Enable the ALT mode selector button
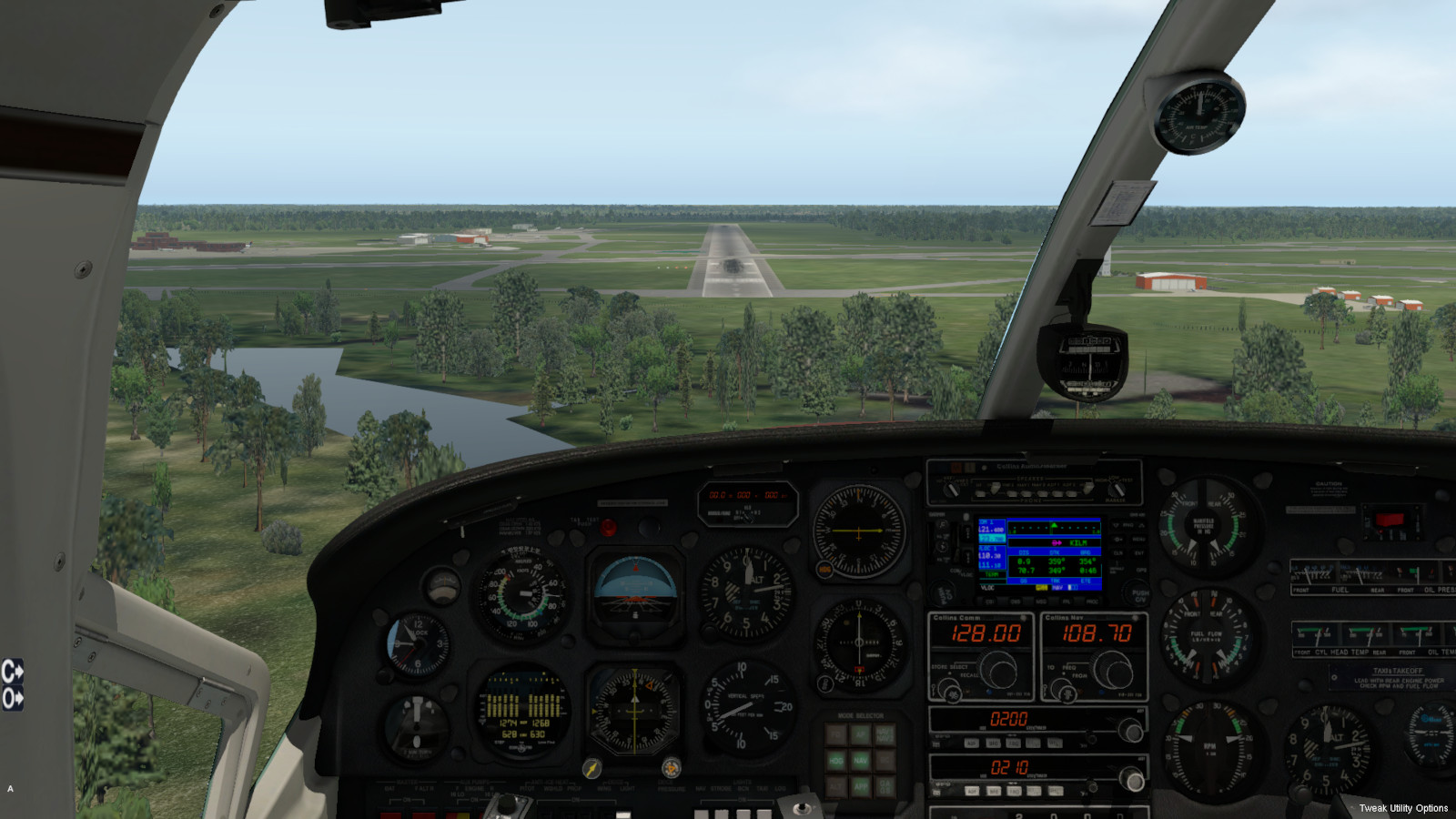Image resolution: width=1456 pixels, height=819 pixels. [835, 785]
